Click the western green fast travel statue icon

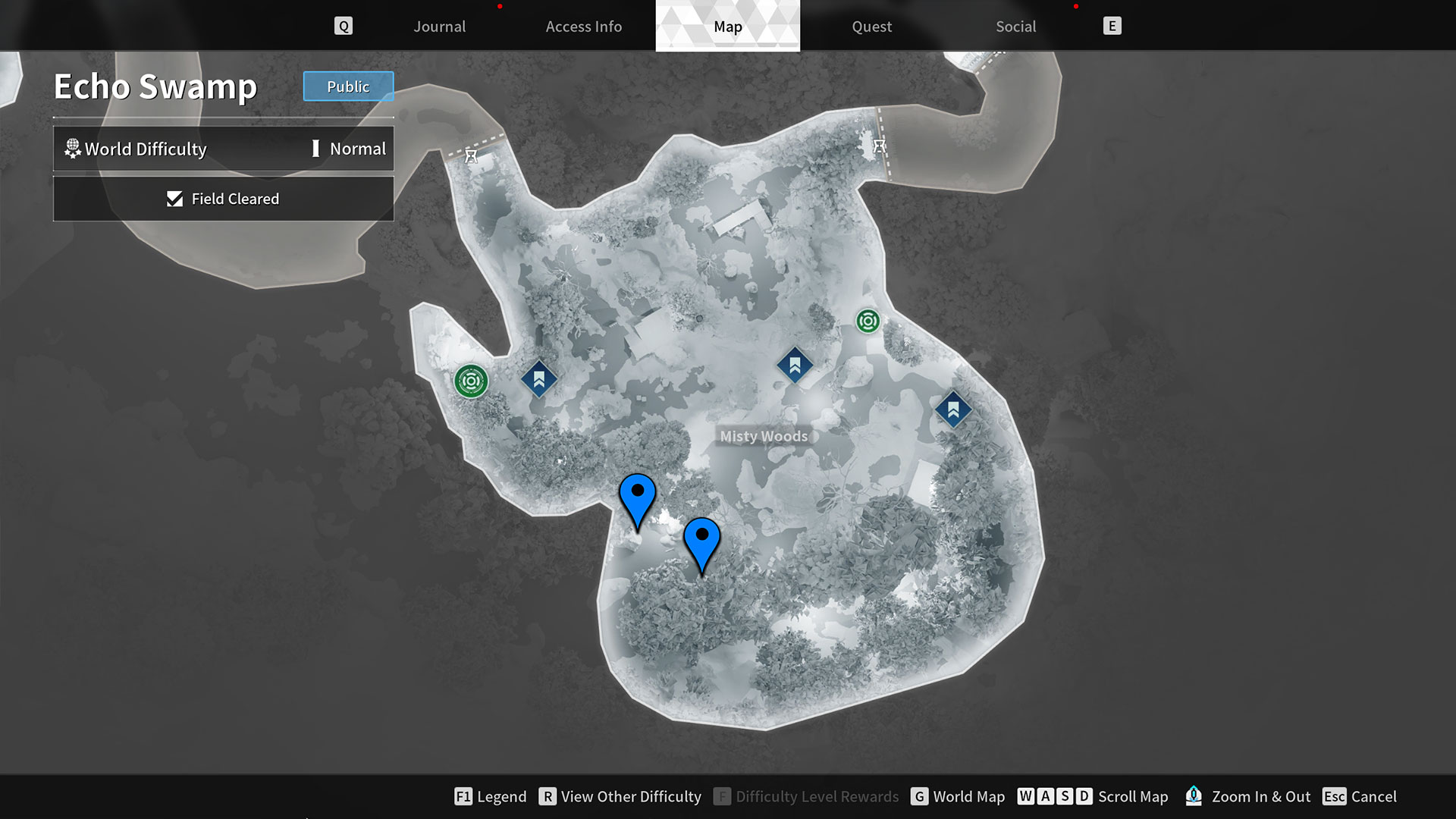(472, 382)
